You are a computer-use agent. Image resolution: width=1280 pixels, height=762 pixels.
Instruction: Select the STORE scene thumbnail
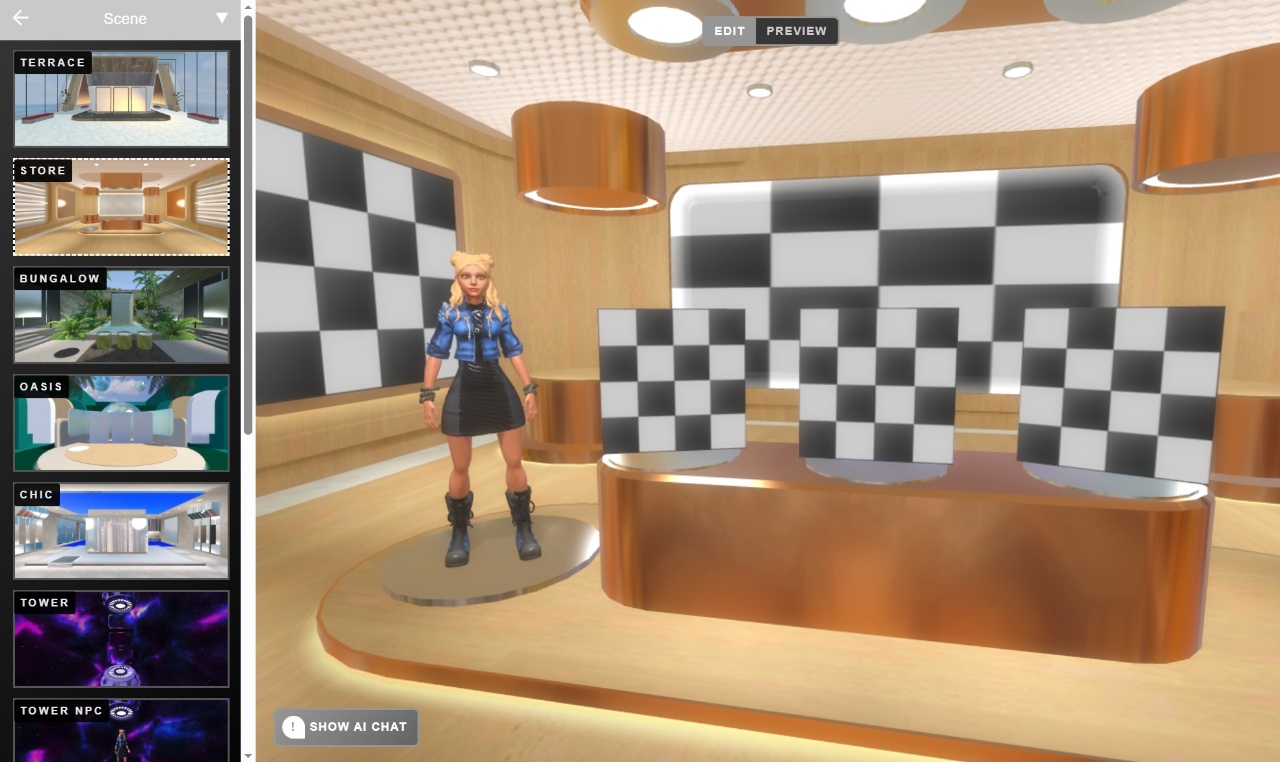[121, 206]
